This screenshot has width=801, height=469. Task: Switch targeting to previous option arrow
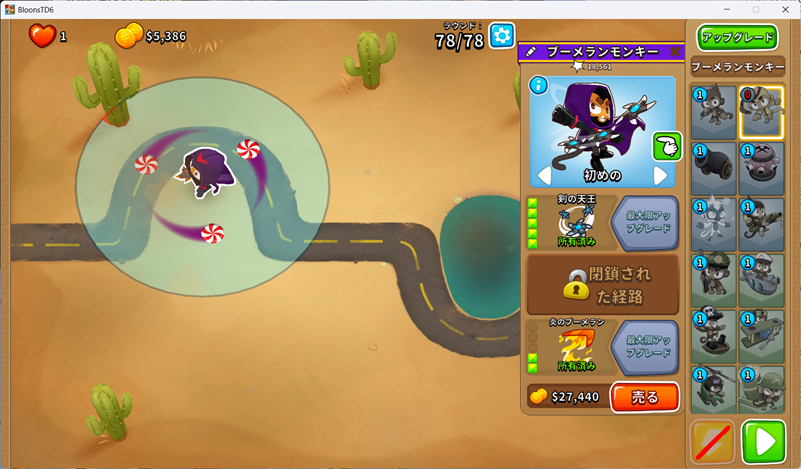click(545, 176)
